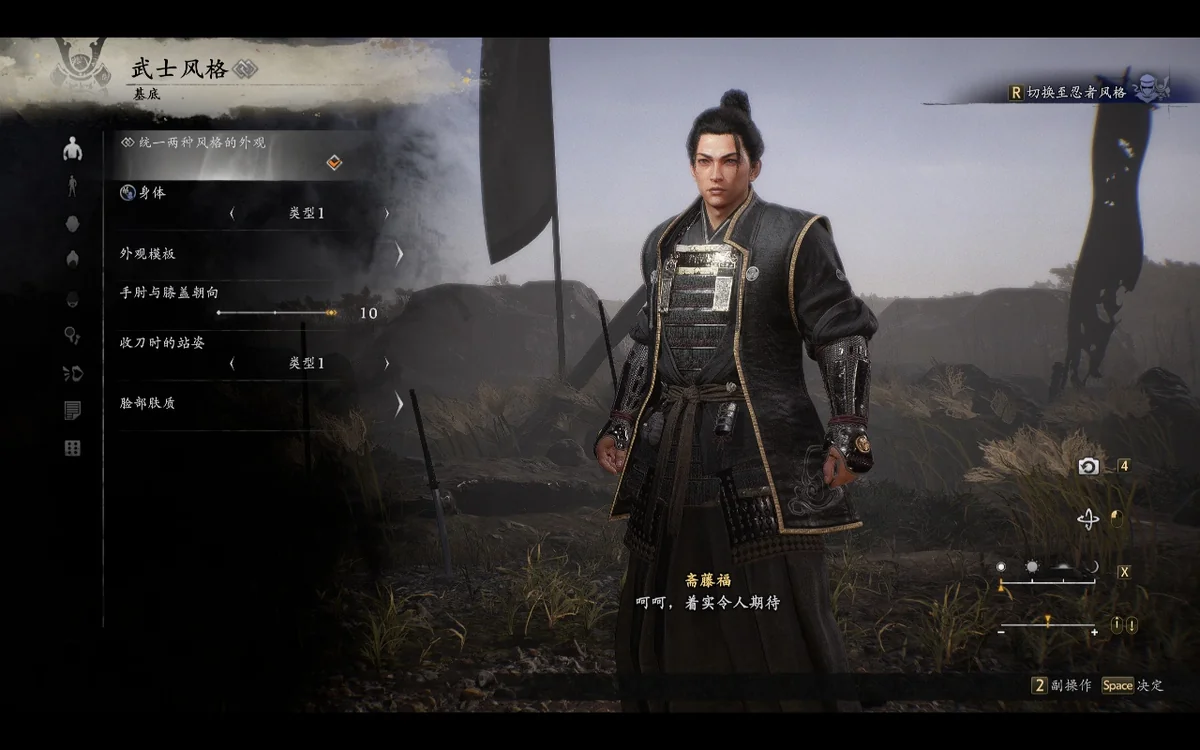Screen dimensions: 1200x750
Task: Select the muscular torso base tab
Action: click(x=72, y=150)
